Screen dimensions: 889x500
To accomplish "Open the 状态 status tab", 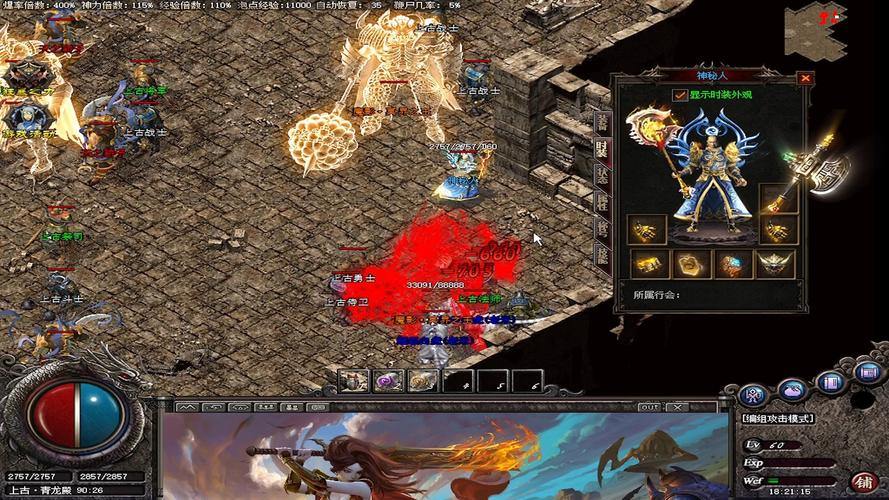I will [602, 174].
